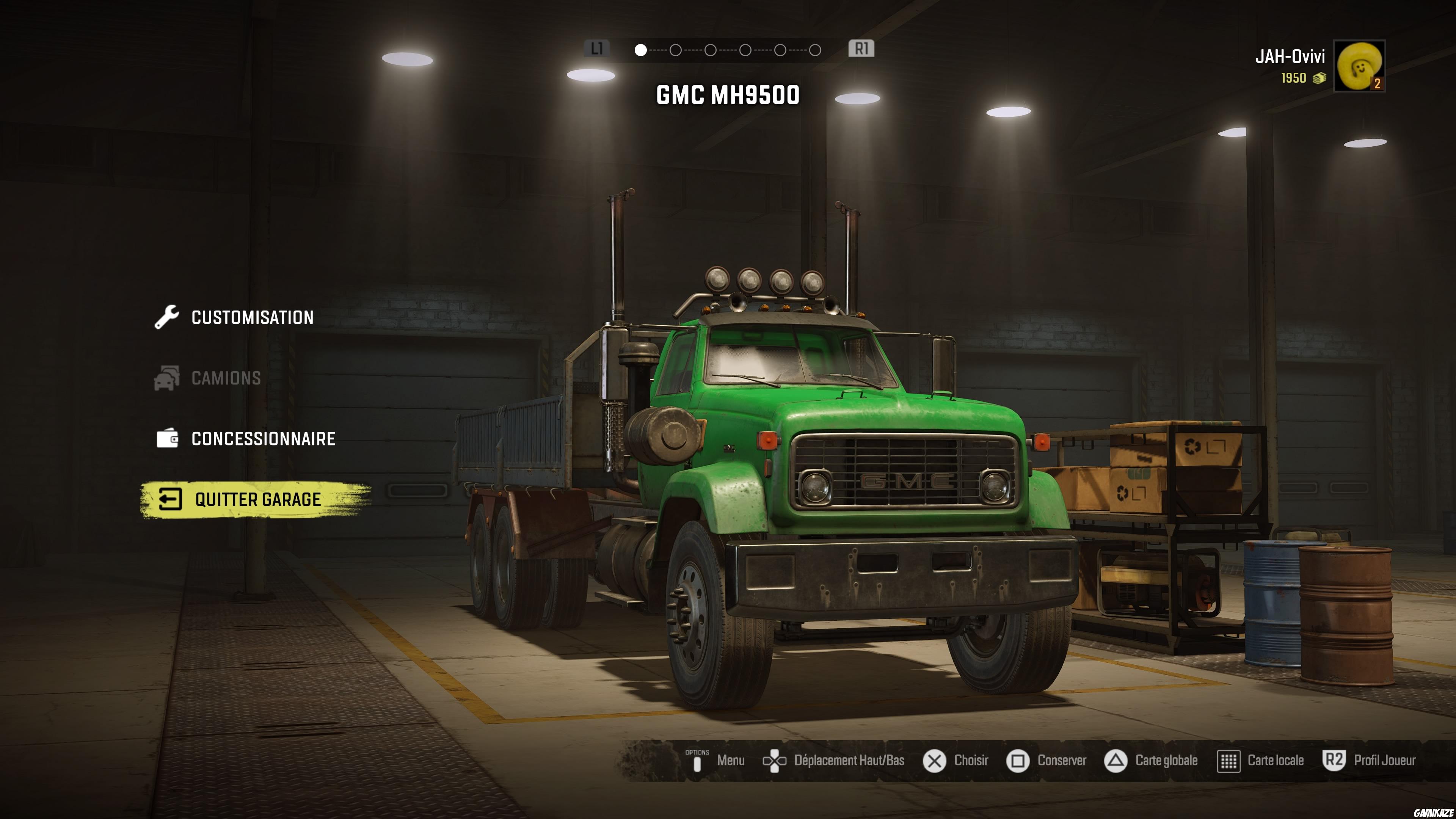Select the first filled truck page dot
Screen dimensions: 1456x819
pos(640,50)
